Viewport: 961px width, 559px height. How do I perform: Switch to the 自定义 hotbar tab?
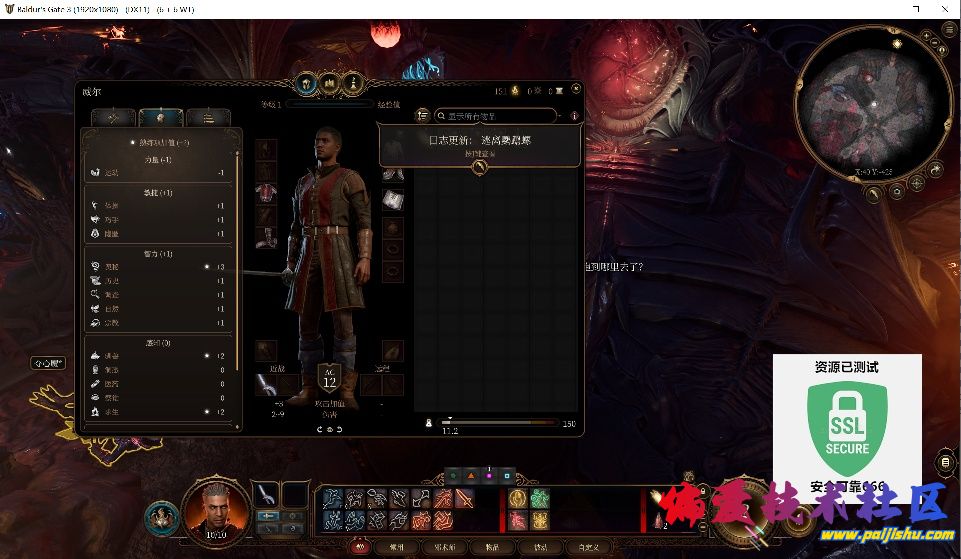pos(586,547)
